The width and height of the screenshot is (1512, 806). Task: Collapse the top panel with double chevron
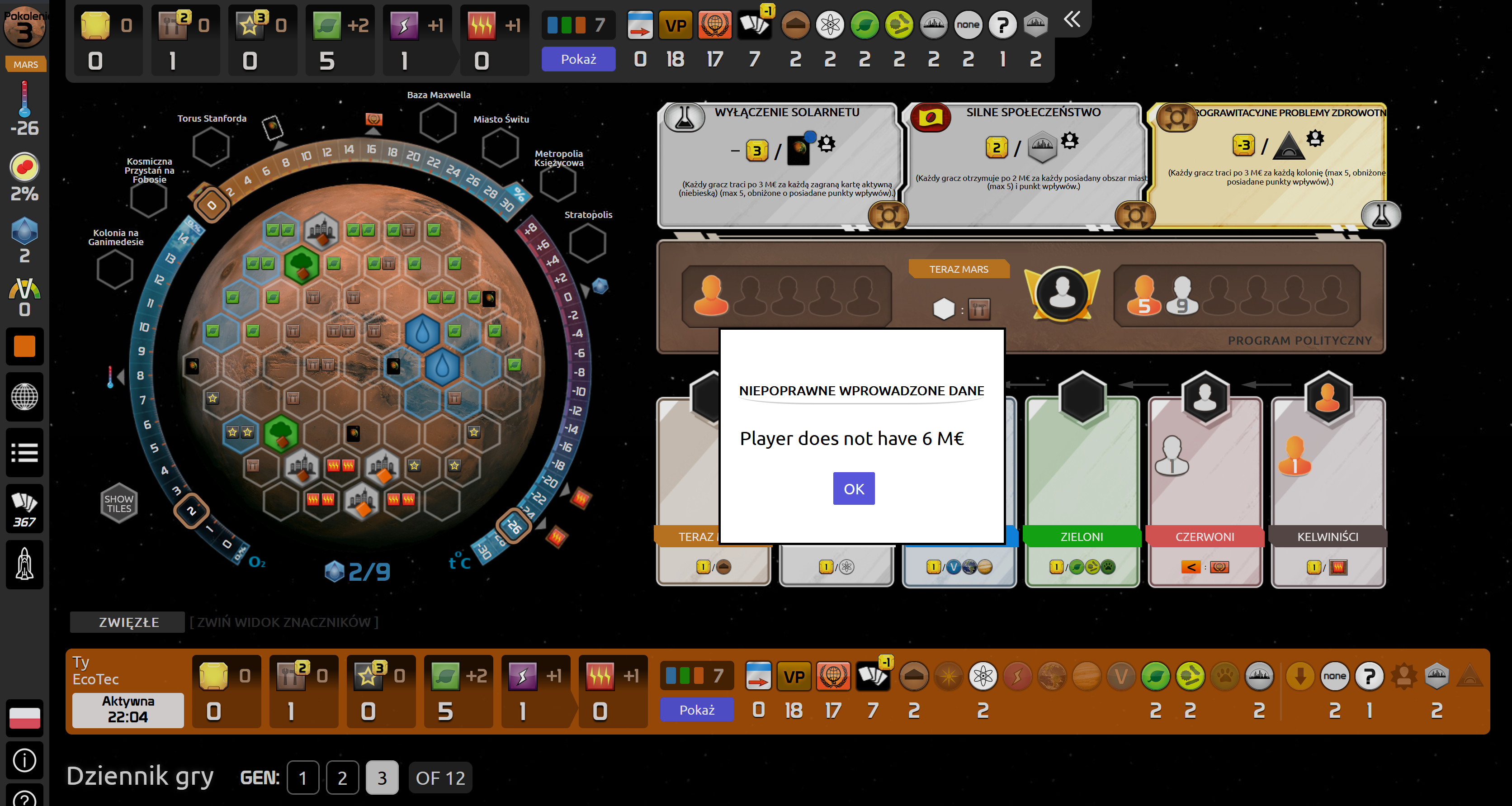[x=1073, y=19]
